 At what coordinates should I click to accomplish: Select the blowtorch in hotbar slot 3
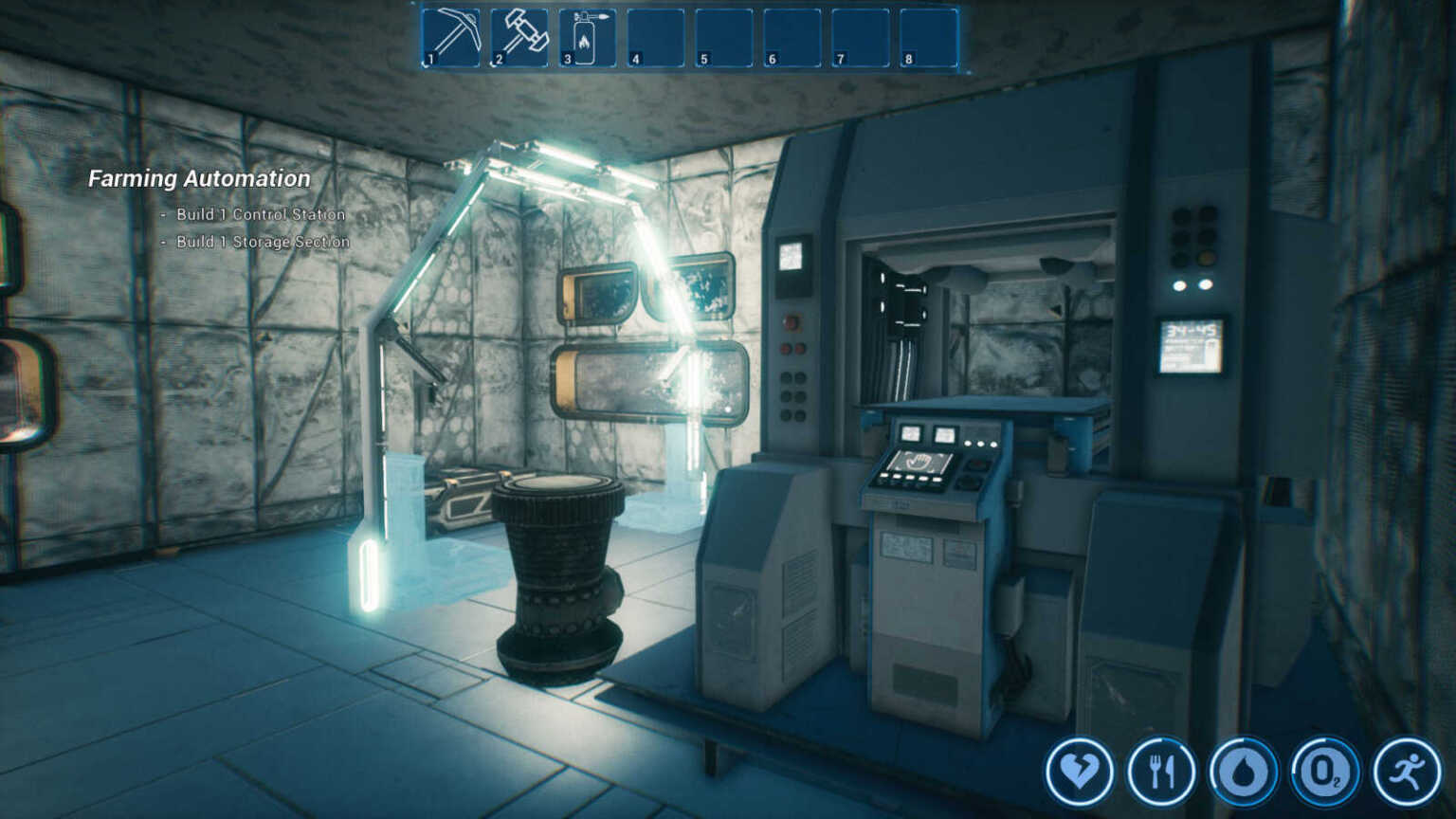588,36
